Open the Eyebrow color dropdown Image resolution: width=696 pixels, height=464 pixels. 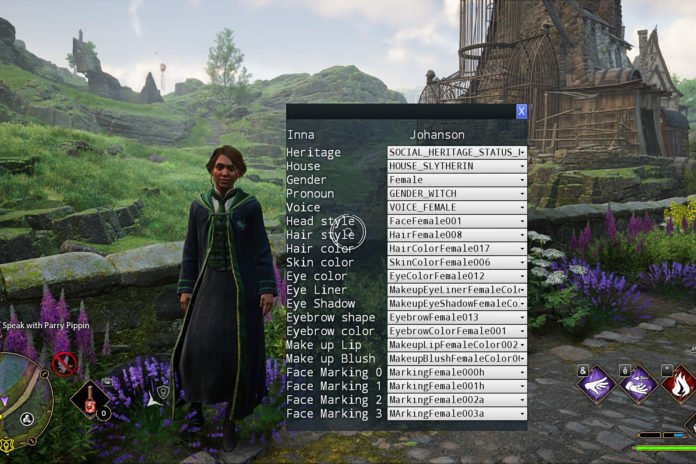coord(456,331)
